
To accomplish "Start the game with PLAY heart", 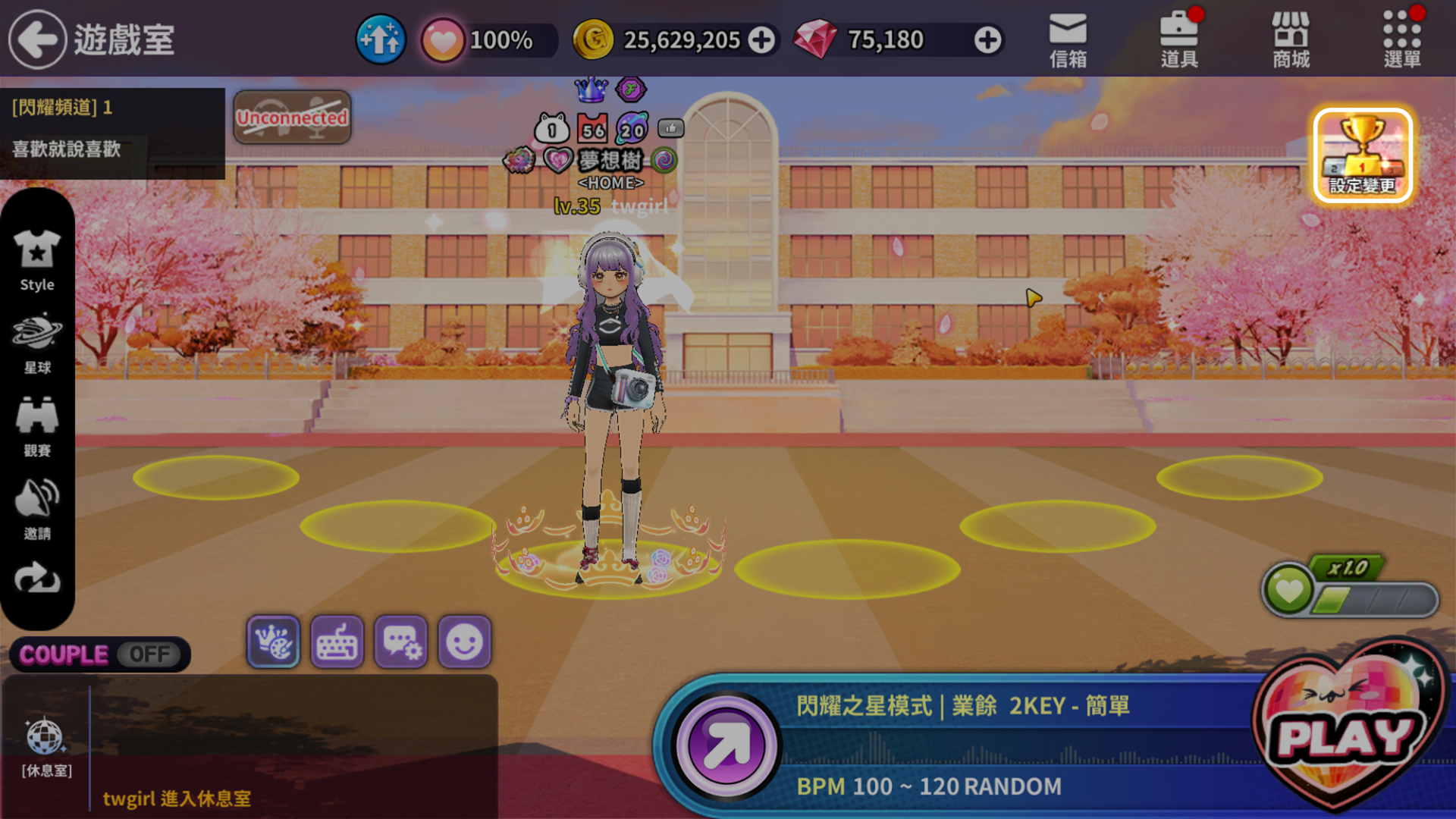I will coord(1346,732).
